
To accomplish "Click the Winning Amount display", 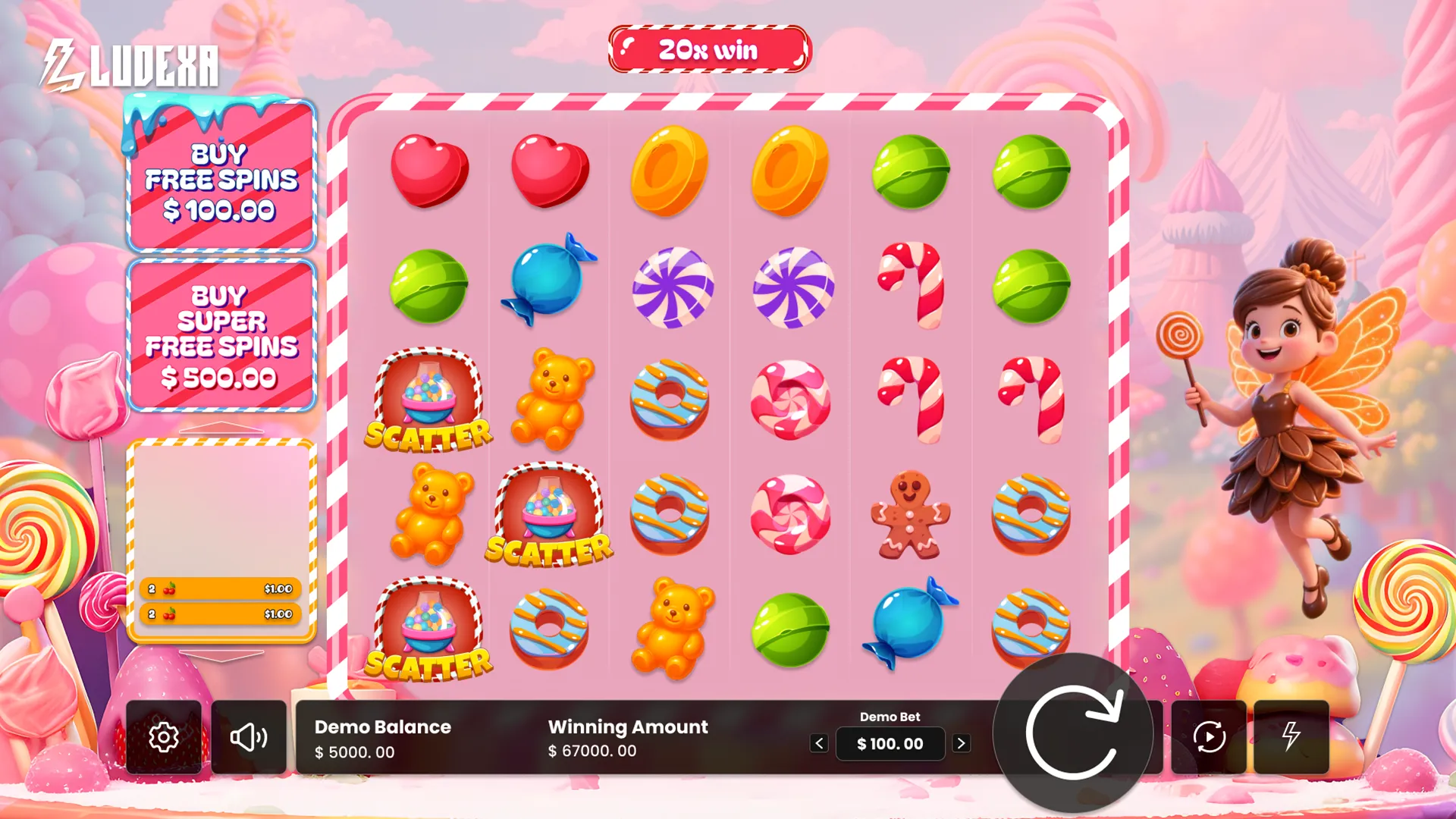I will point(627,738).
